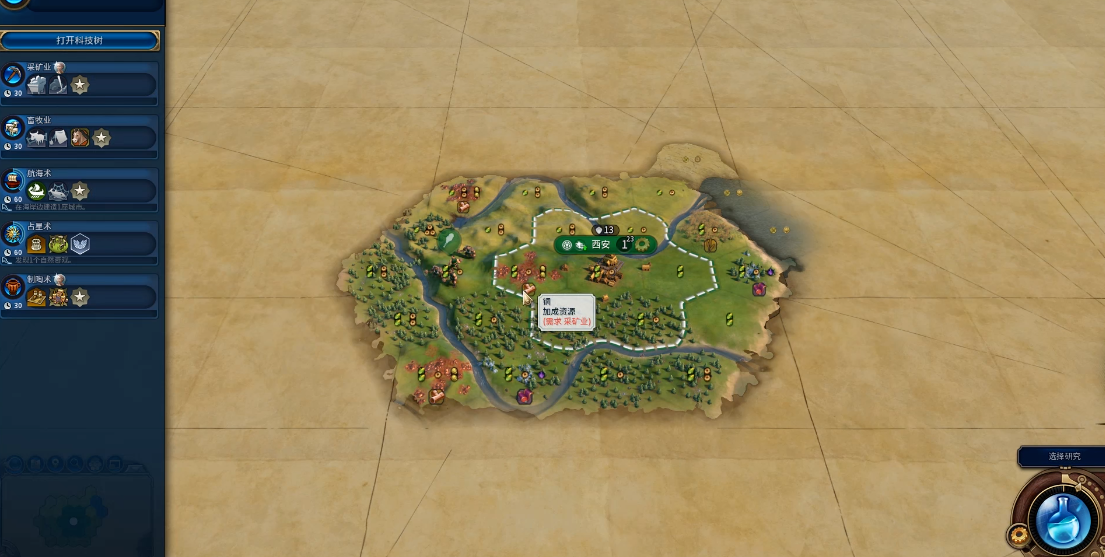
Task: Select the 西安 city banner
Action: point(602,244)
